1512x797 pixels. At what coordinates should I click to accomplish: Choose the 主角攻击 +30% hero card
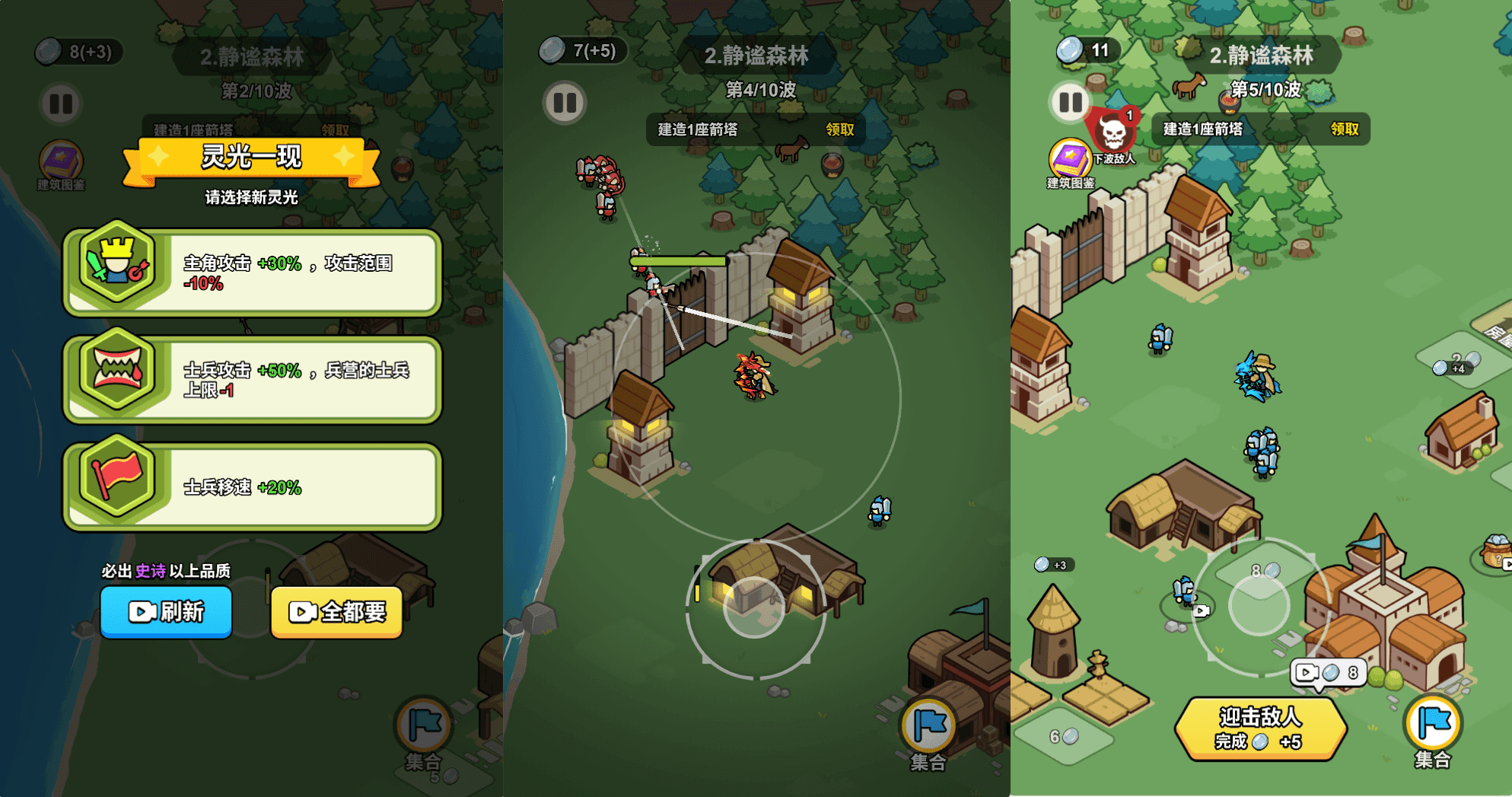coord(252,273)
